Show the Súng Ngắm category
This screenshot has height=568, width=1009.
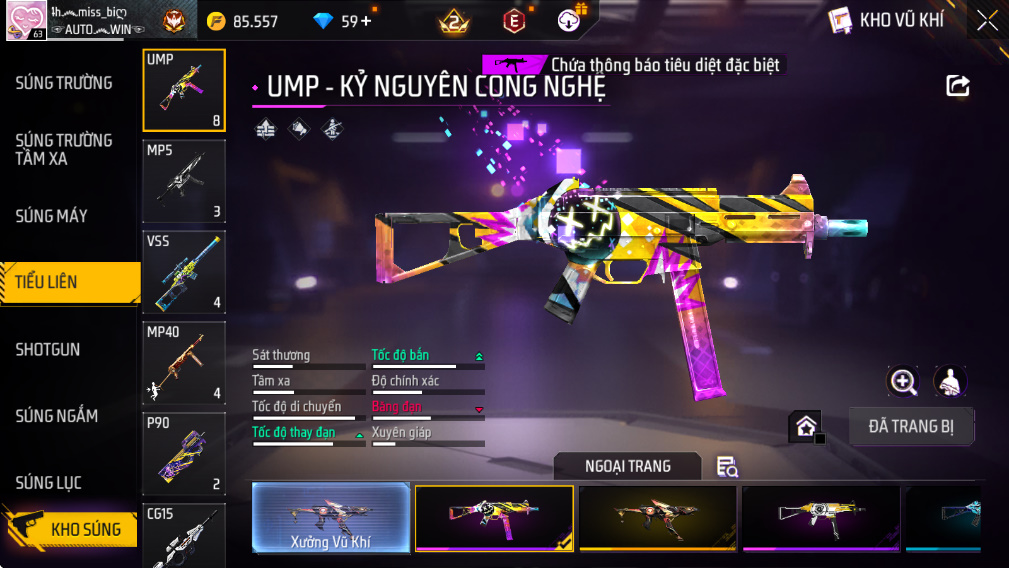[x=57, y=416]
